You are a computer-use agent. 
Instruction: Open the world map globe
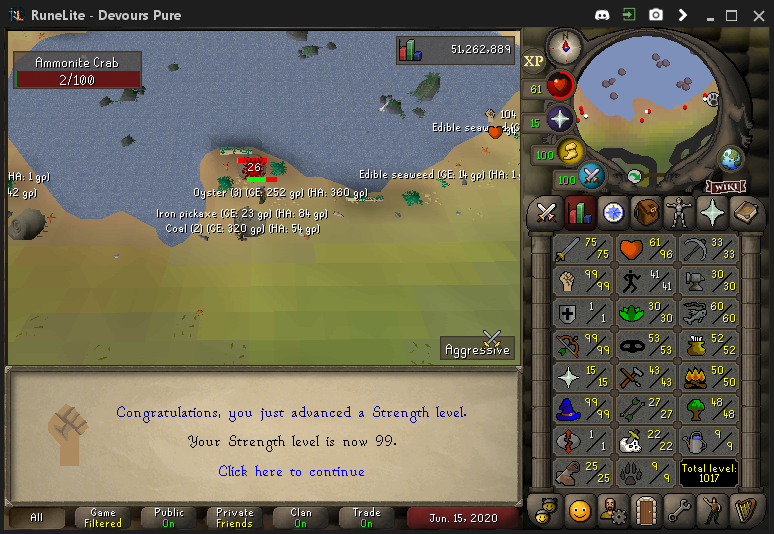[731, 158]
